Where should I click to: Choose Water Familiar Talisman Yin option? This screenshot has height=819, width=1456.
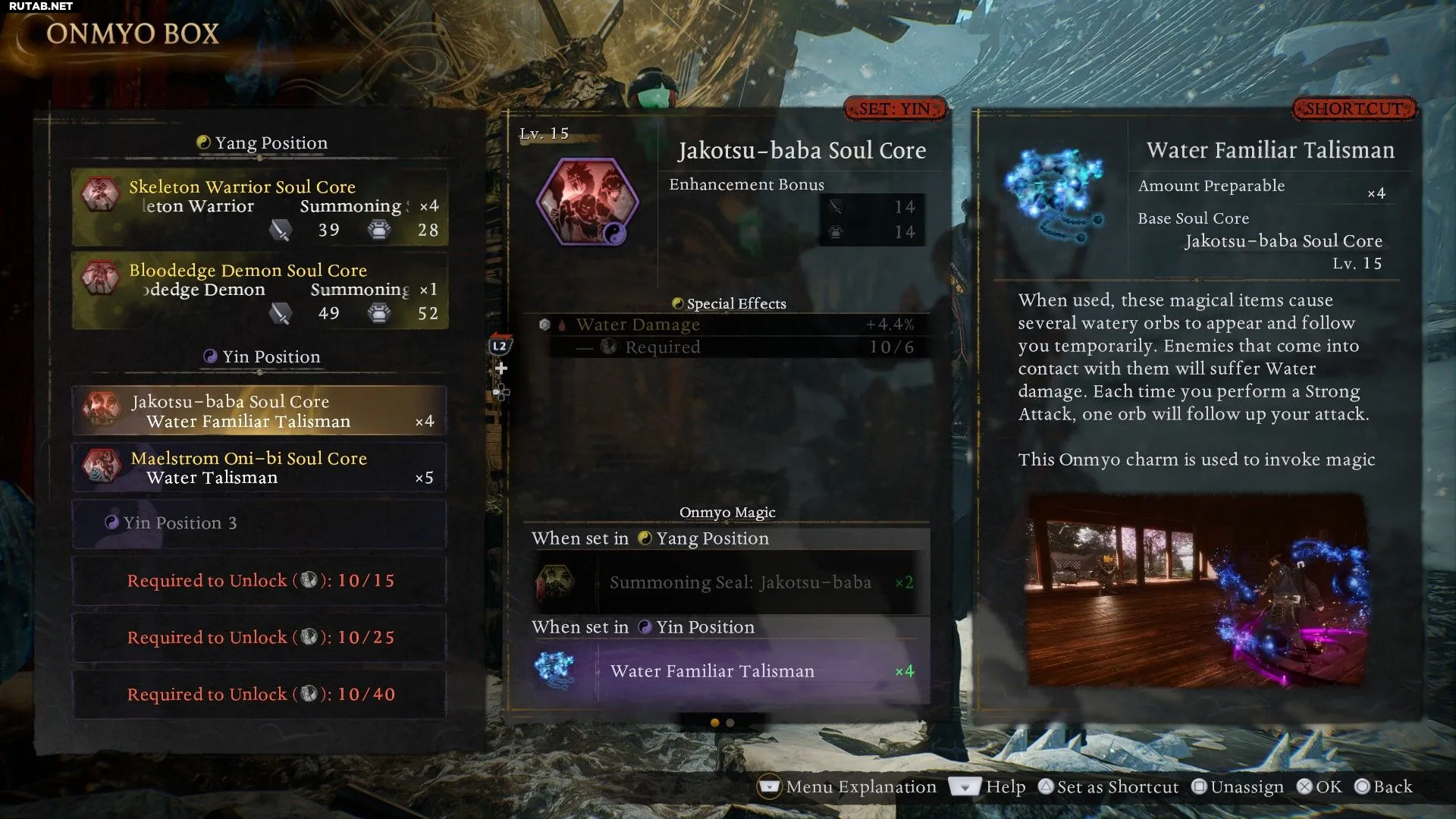pos(726,671)
